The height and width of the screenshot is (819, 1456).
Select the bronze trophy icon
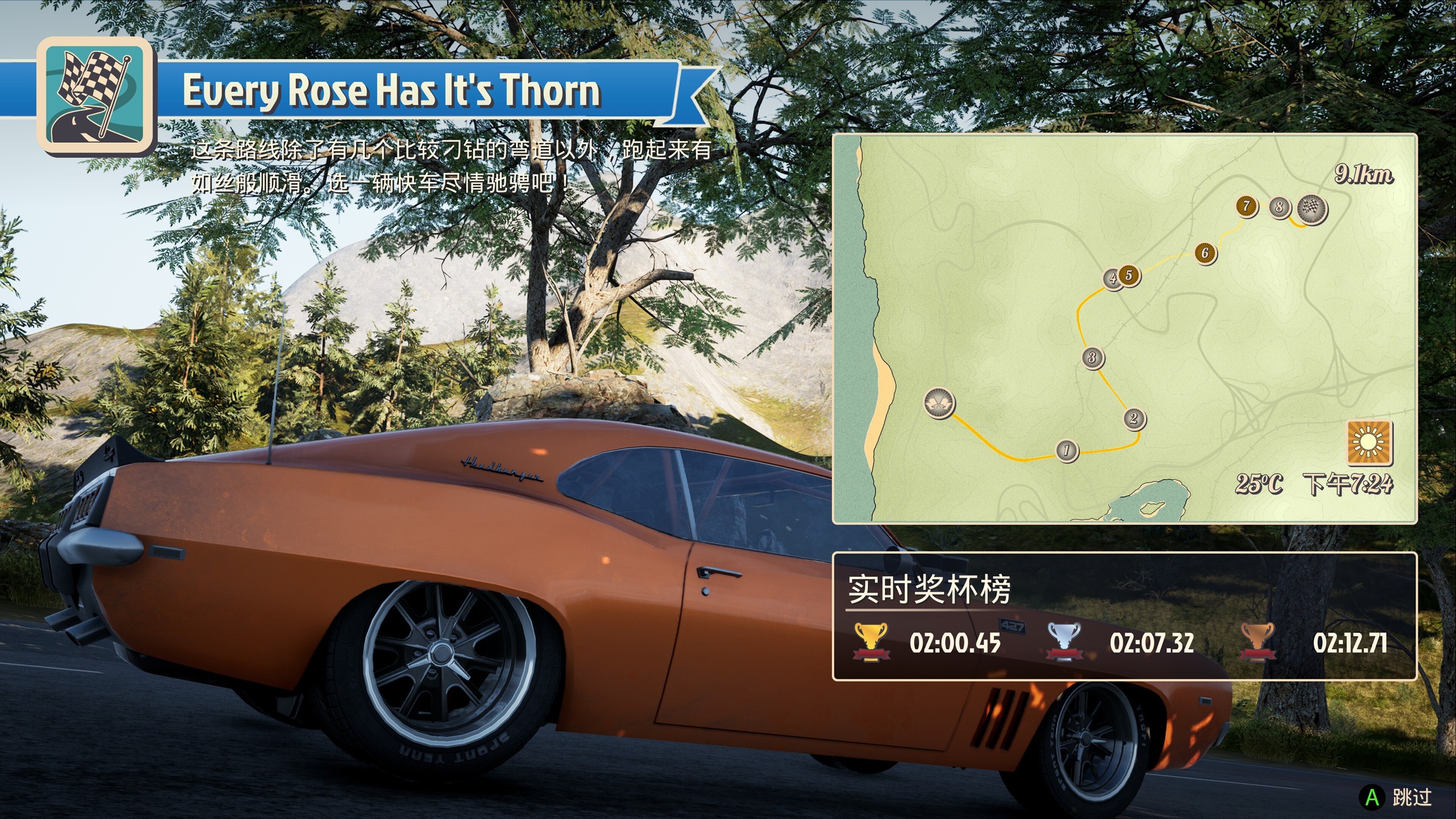tap(1258, 642)
